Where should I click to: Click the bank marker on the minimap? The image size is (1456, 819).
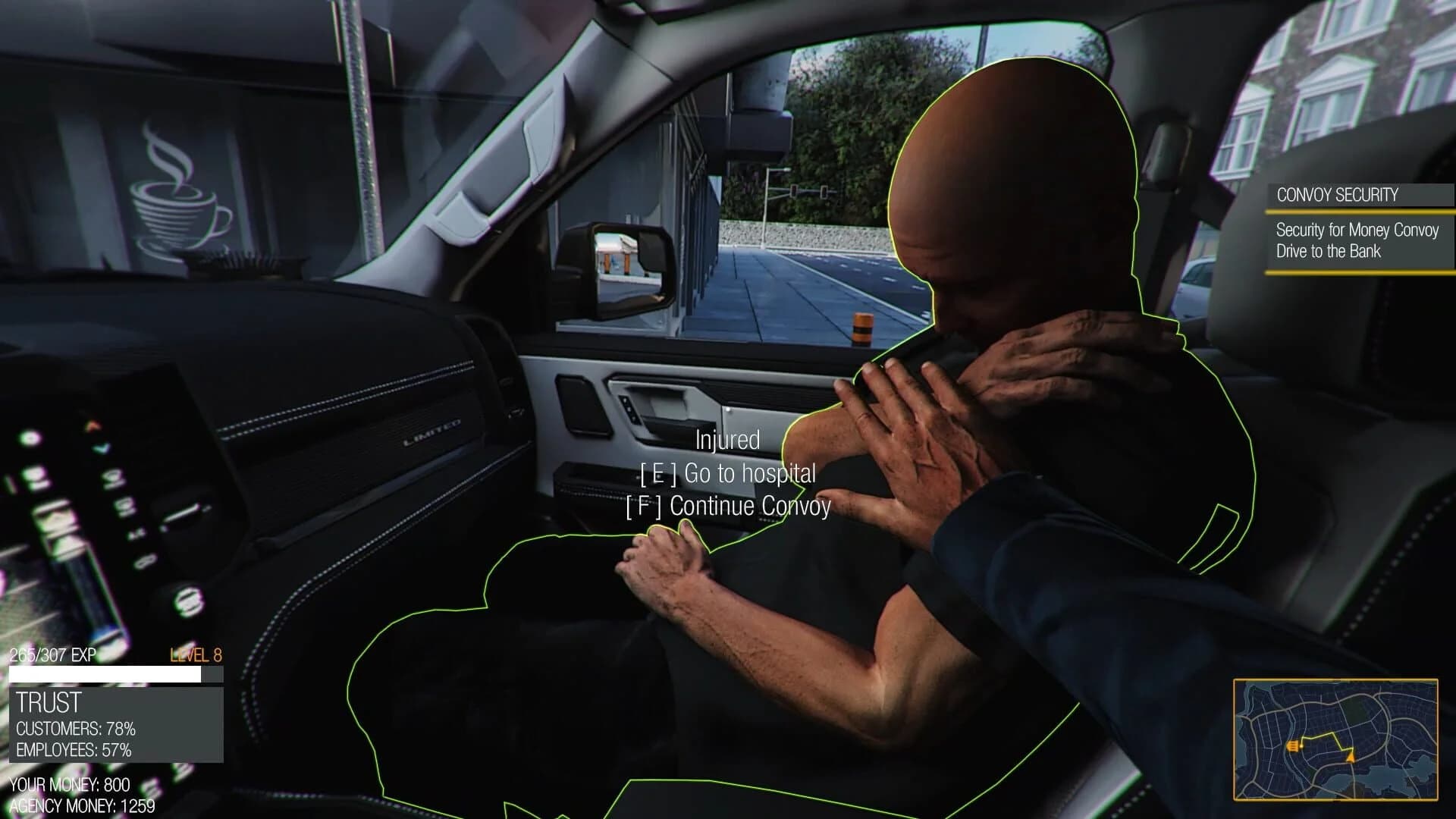click(1293, 745)
